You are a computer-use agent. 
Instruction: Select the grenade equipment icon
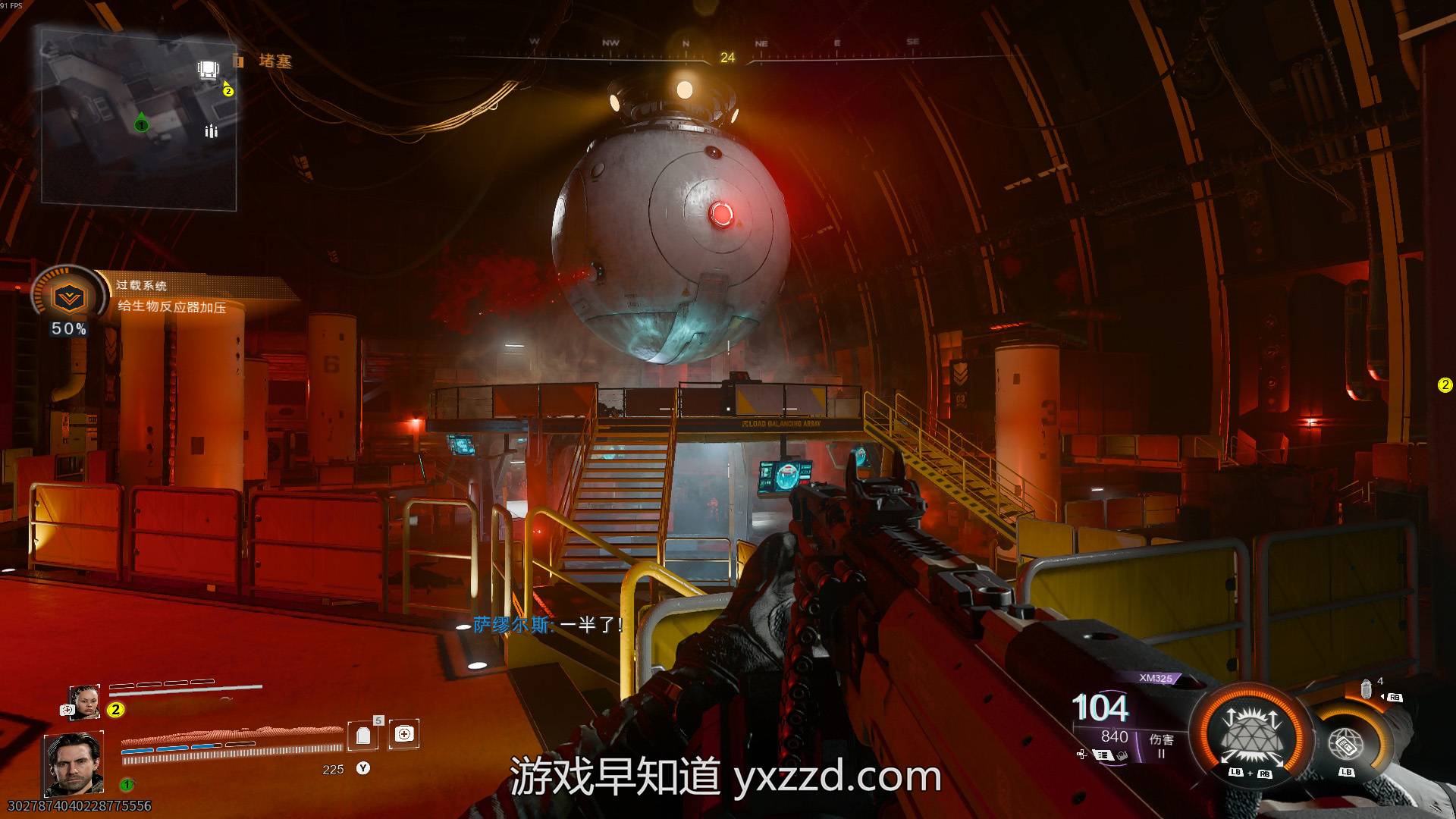coord(1367,689)
